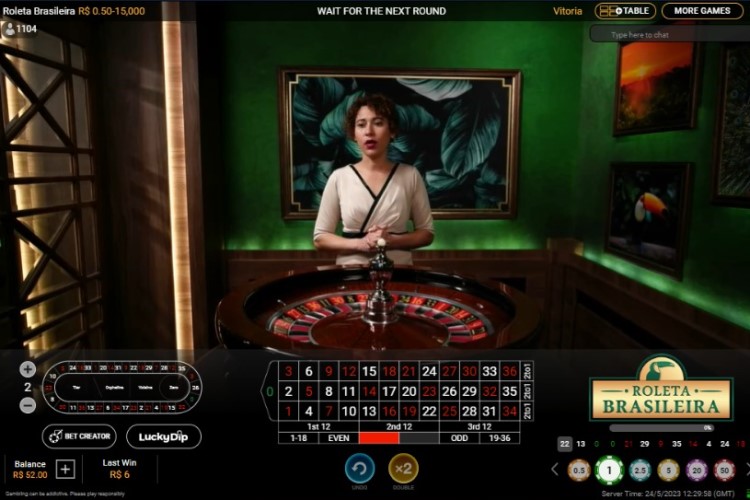Open the Bet Creator
This screenshot has width=750, height=500.
tap(79, 436)
